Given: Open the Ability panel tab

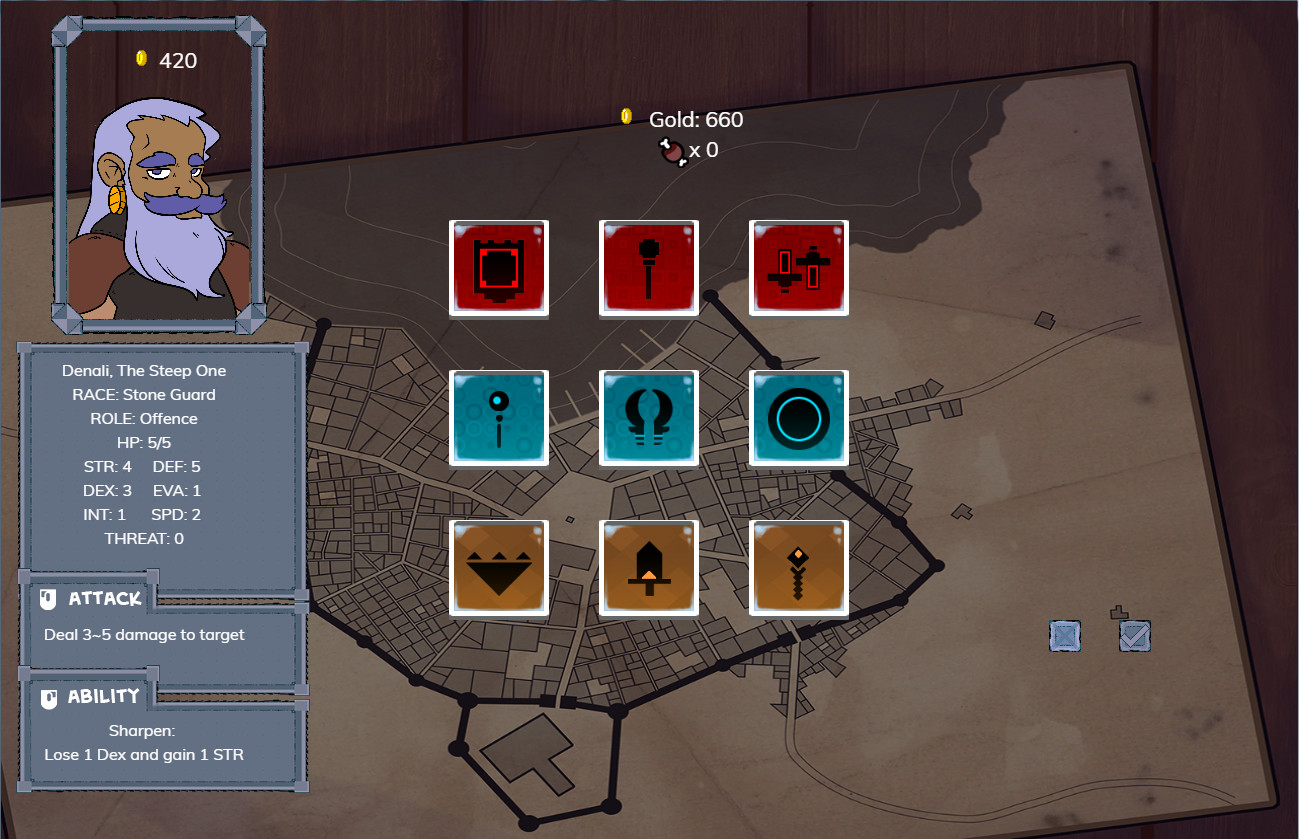Looking at the screenshot, I should tap(92, 697).
